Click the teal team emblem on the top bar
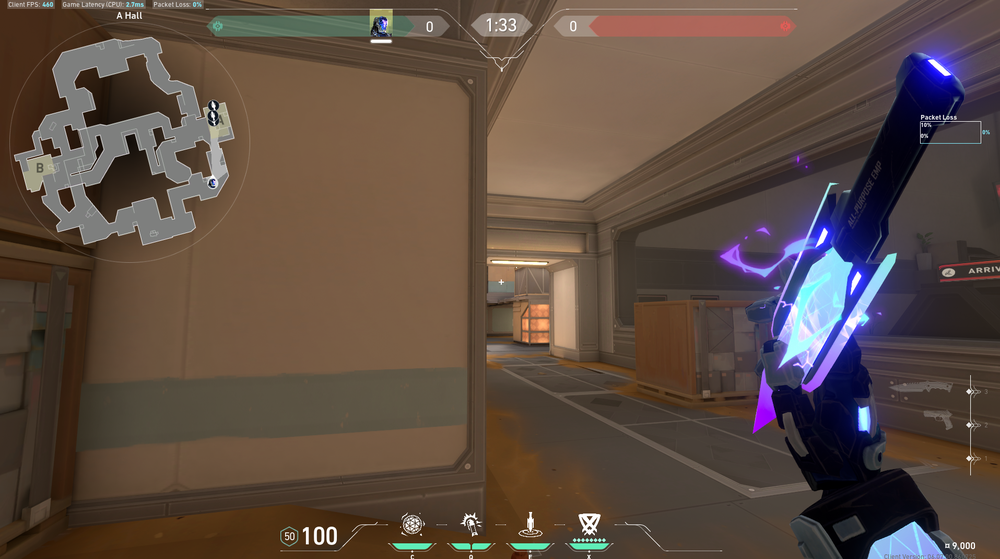 (x=215, y=26)
